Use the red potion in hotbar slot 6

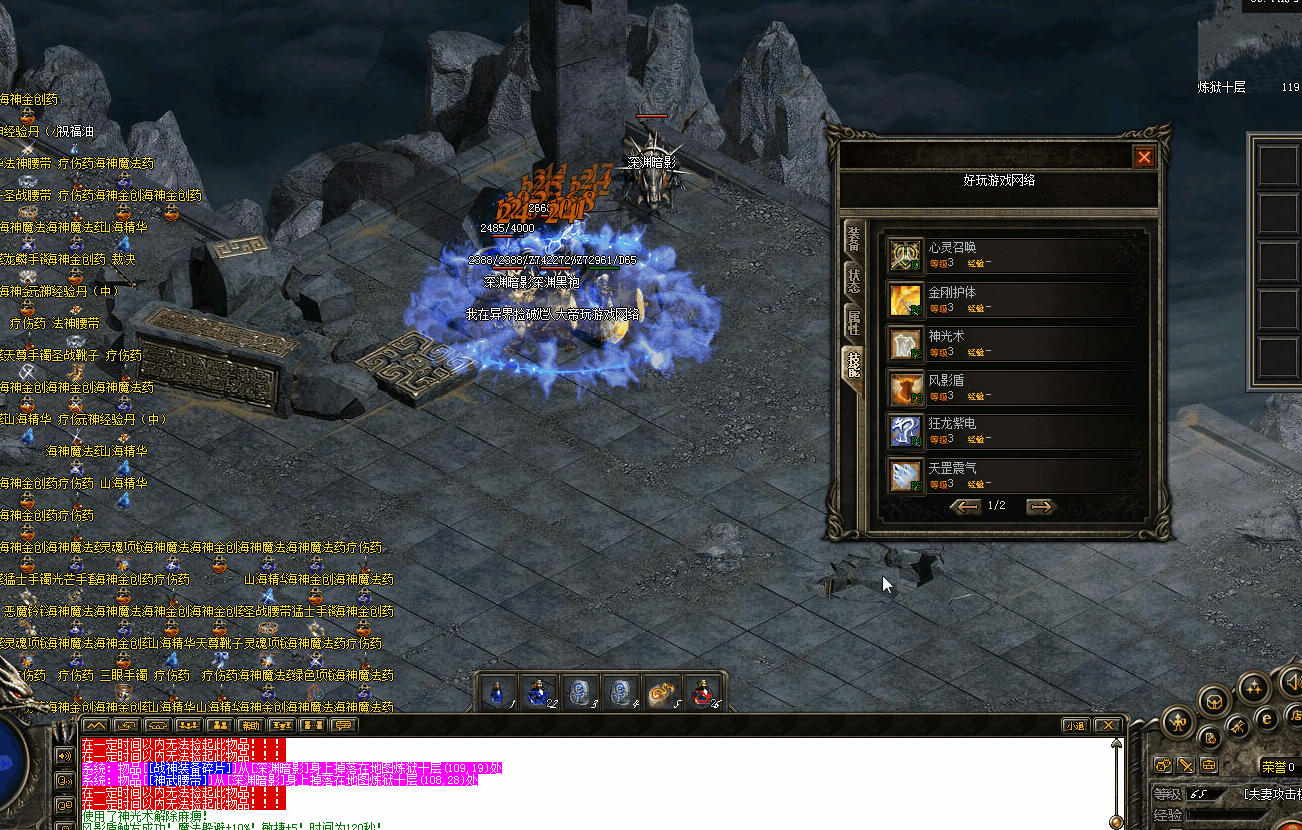click(x=702, y=692)
